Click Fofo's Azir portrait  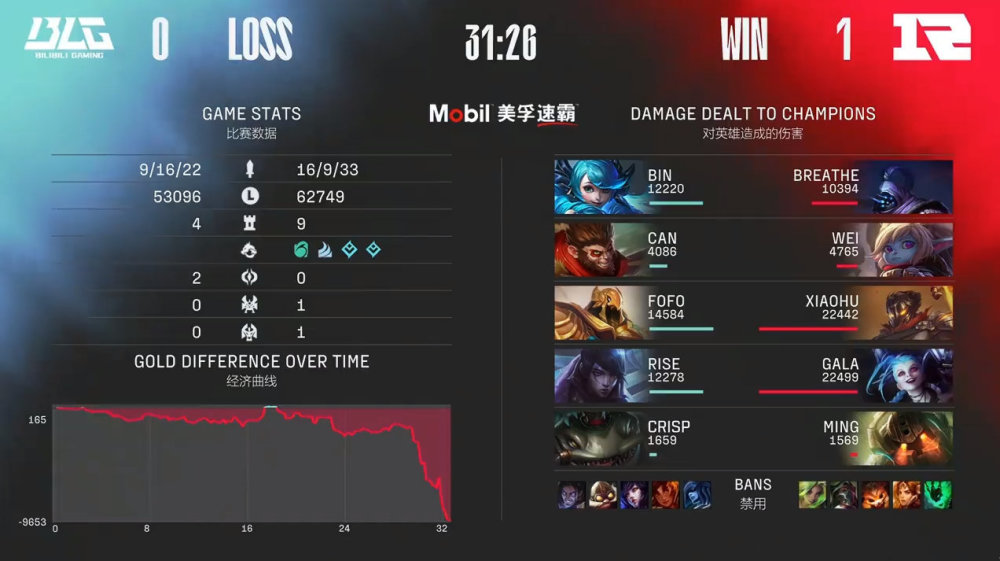[598, 312]
